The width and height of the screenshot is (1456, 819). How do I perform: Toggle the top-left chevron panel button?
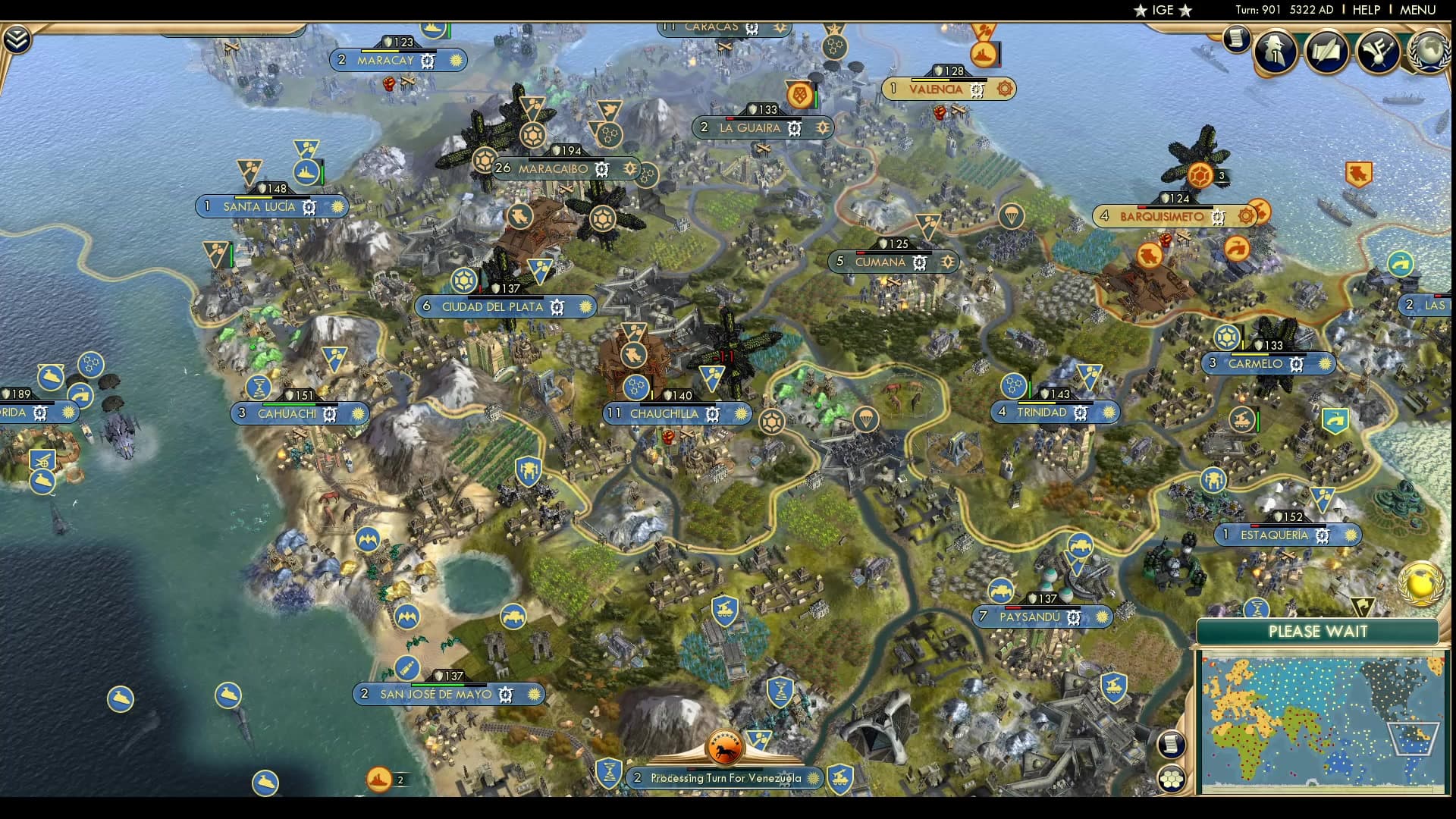click(17, 39)
